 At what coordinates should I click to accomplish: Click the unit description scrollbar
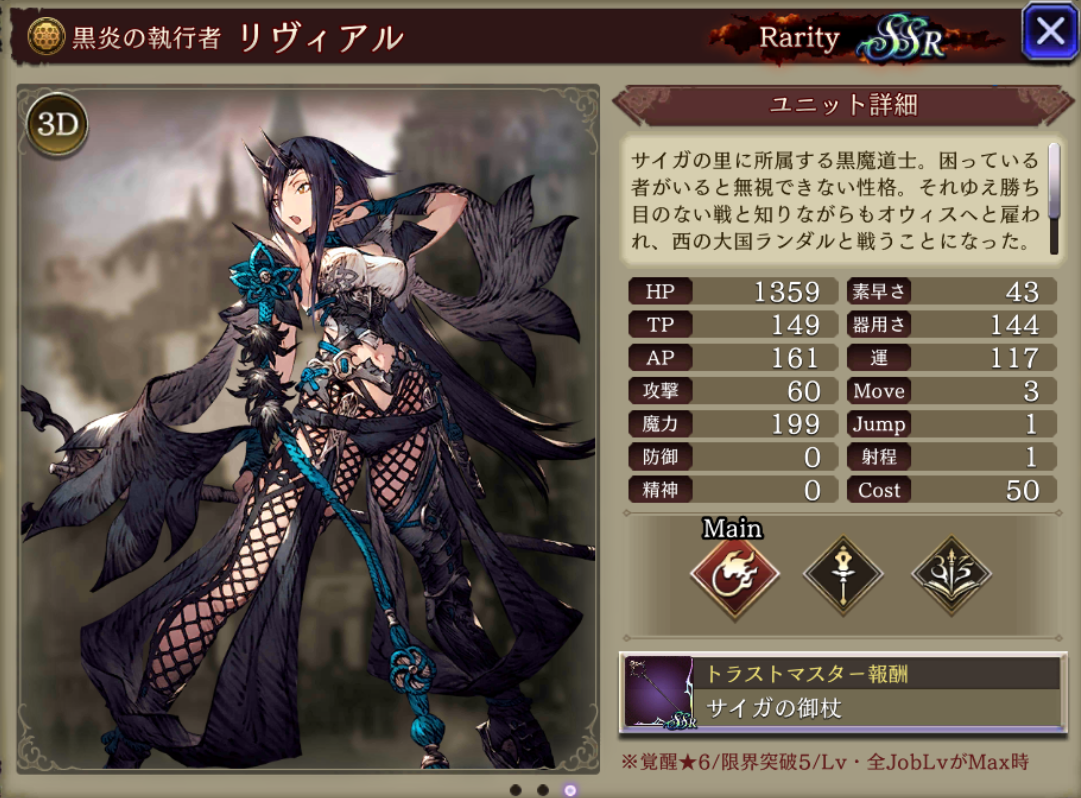(1053, 195)
